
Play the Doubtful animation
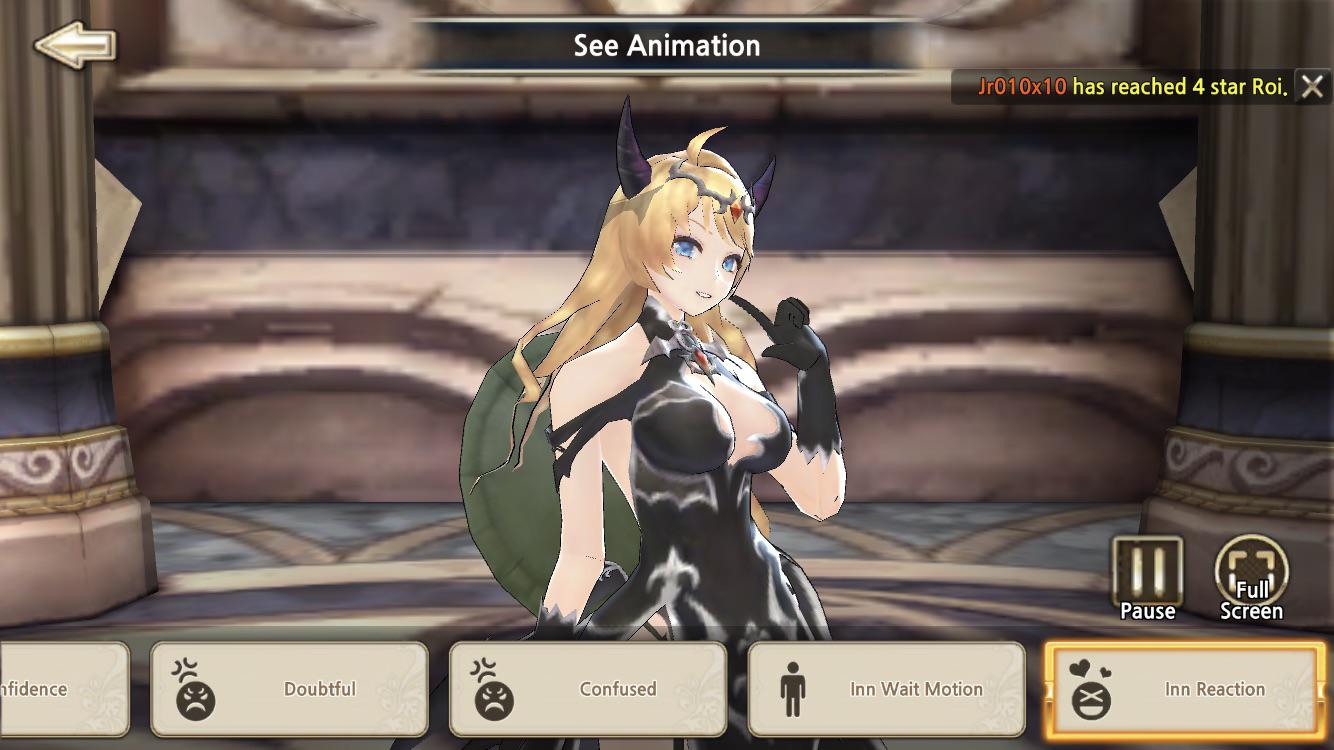[289, 689]
